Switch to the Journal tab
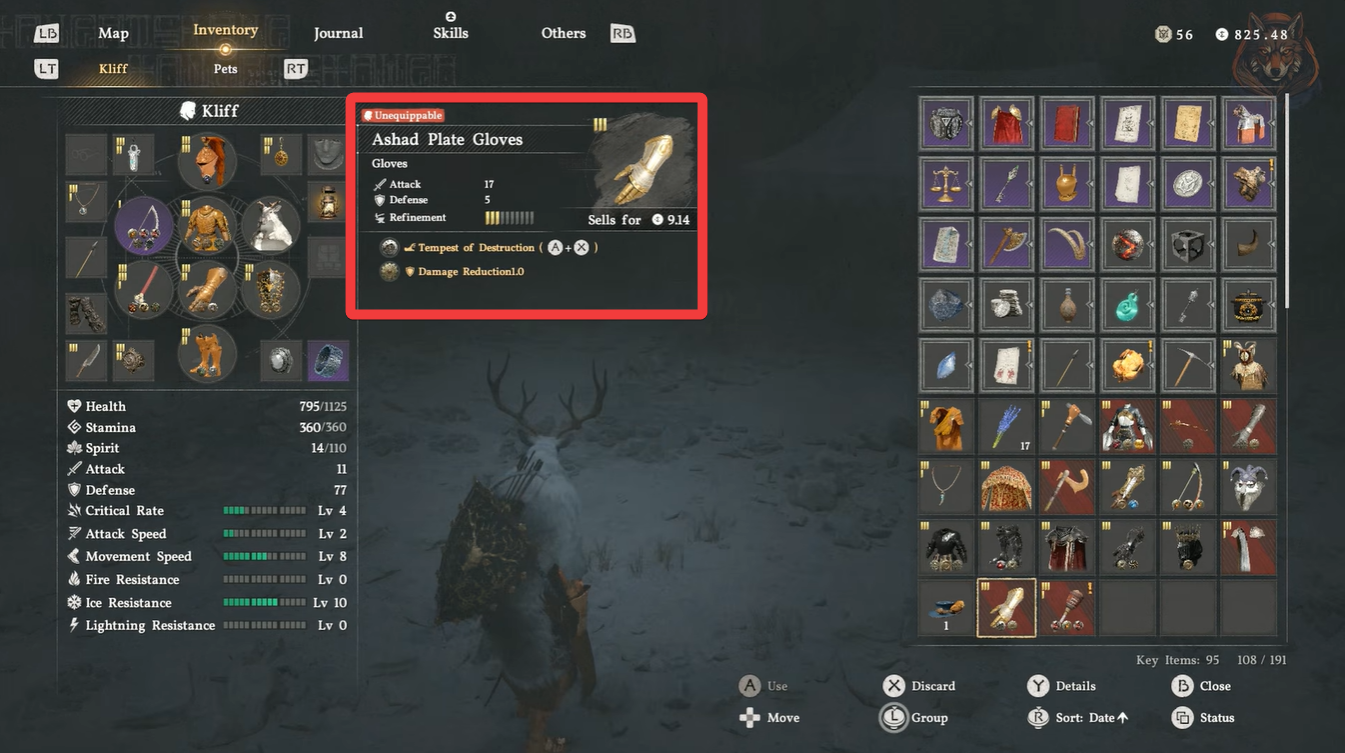The width and height of the screenshot is (1345, 753). (338, 33)
